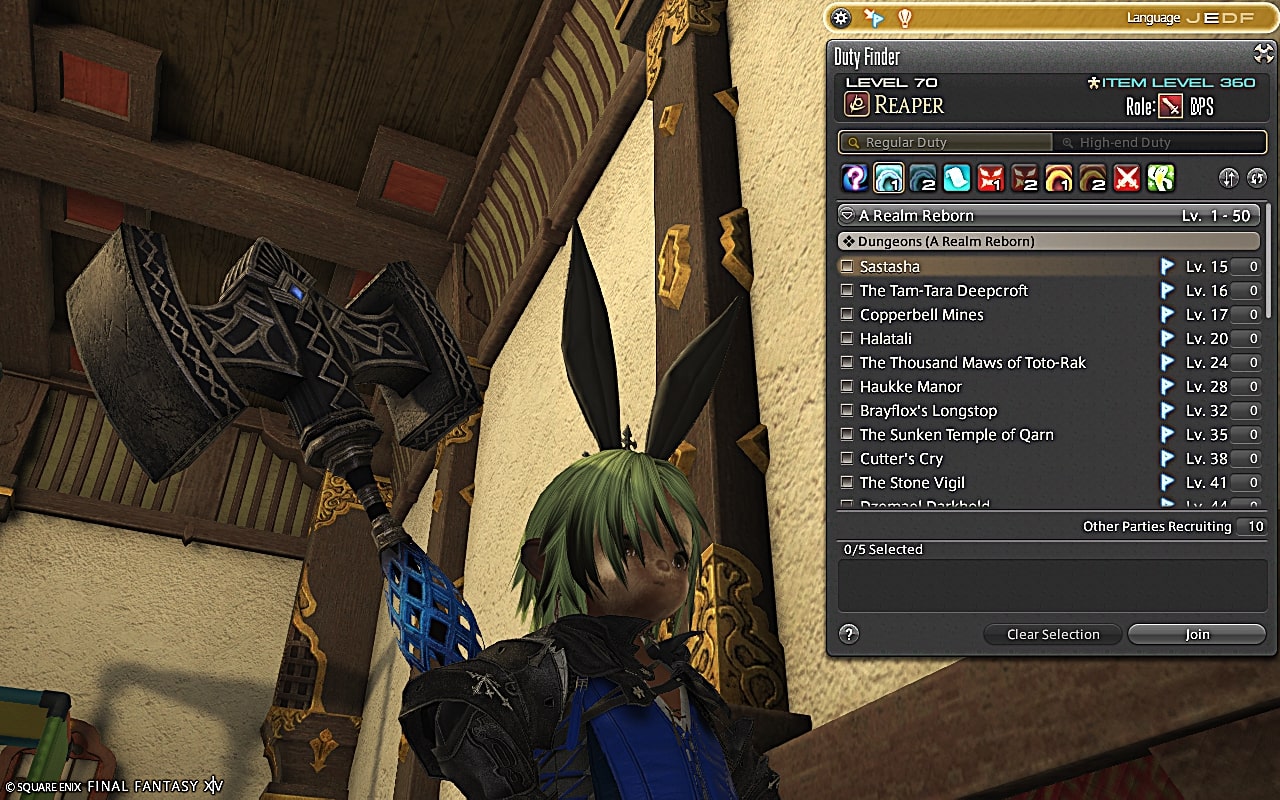
Task: Check the Halatali duty checkbox
Action: coord(847,338)
